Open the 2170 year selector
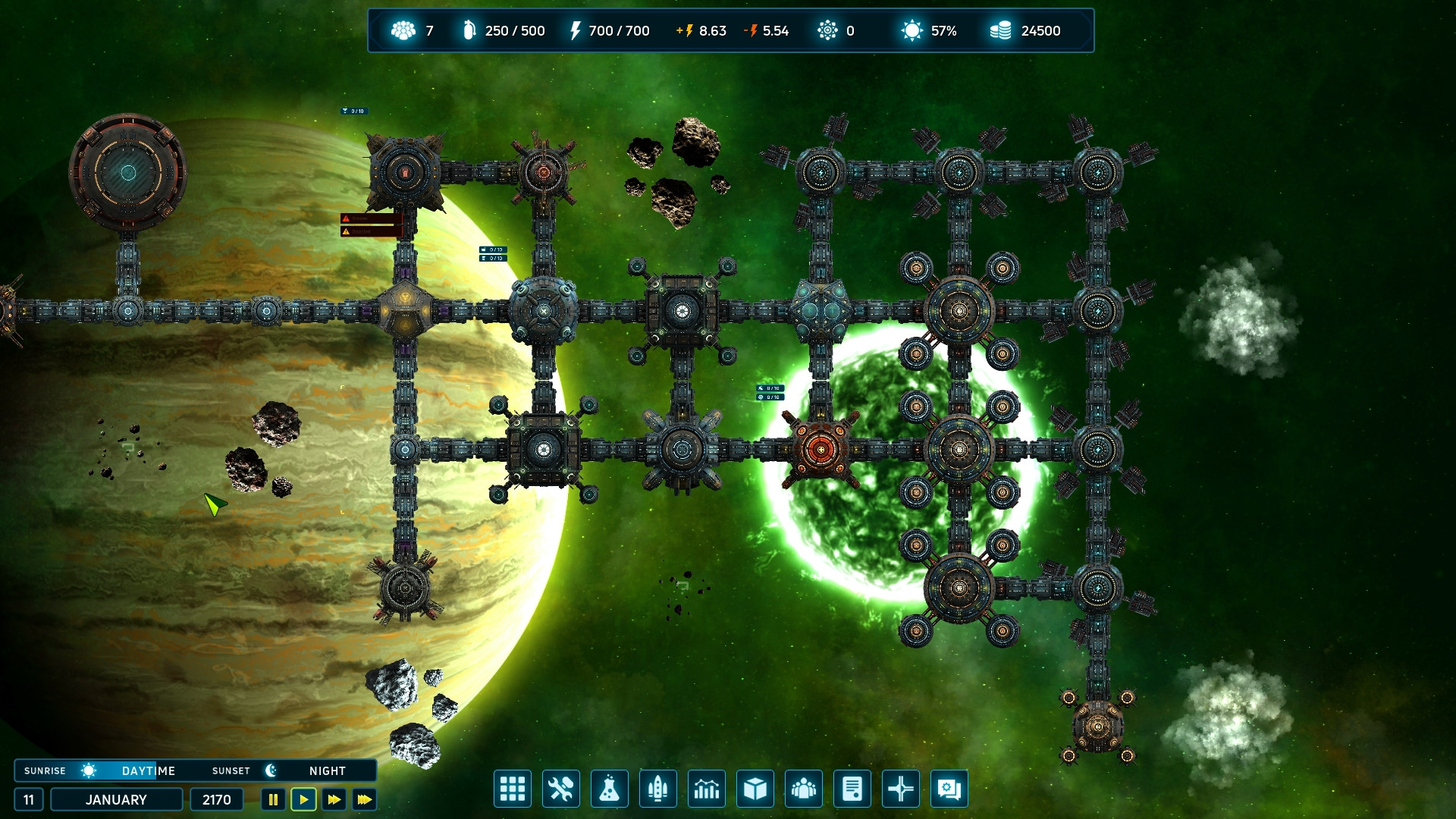 tap(216, 799)
